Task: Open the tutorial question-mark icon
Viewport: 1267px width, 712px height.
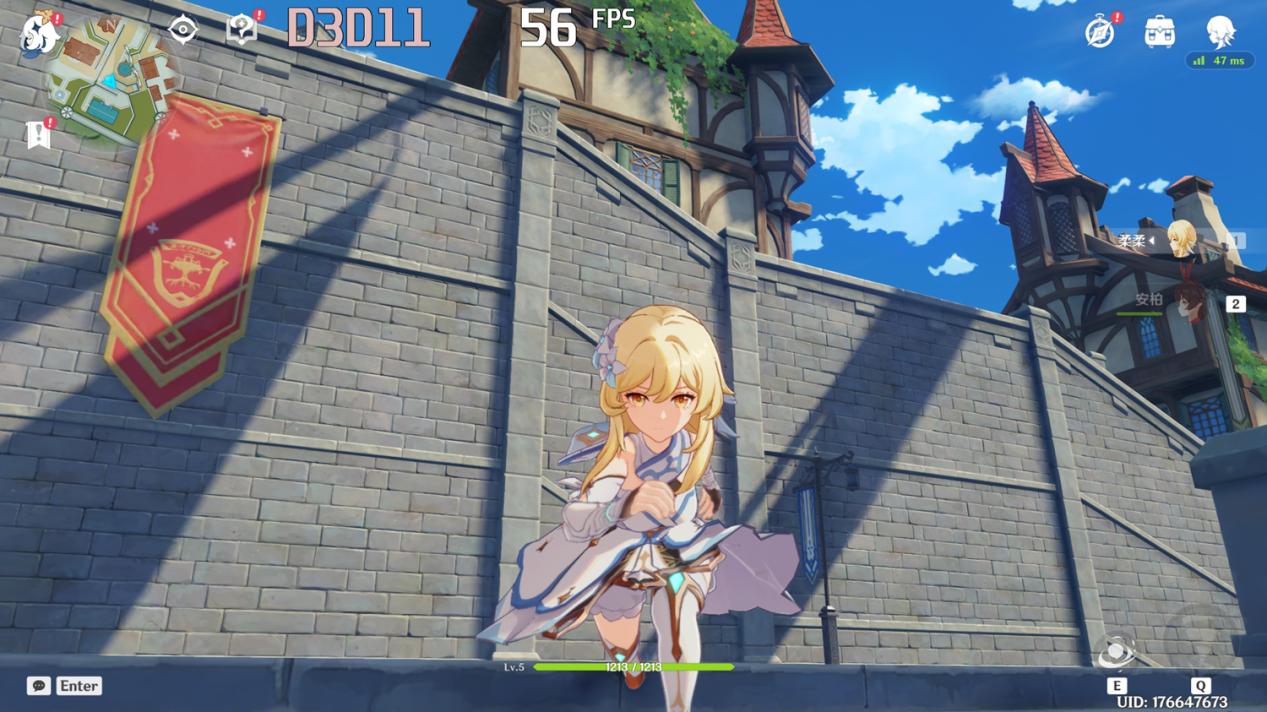Action: point(241,30)
